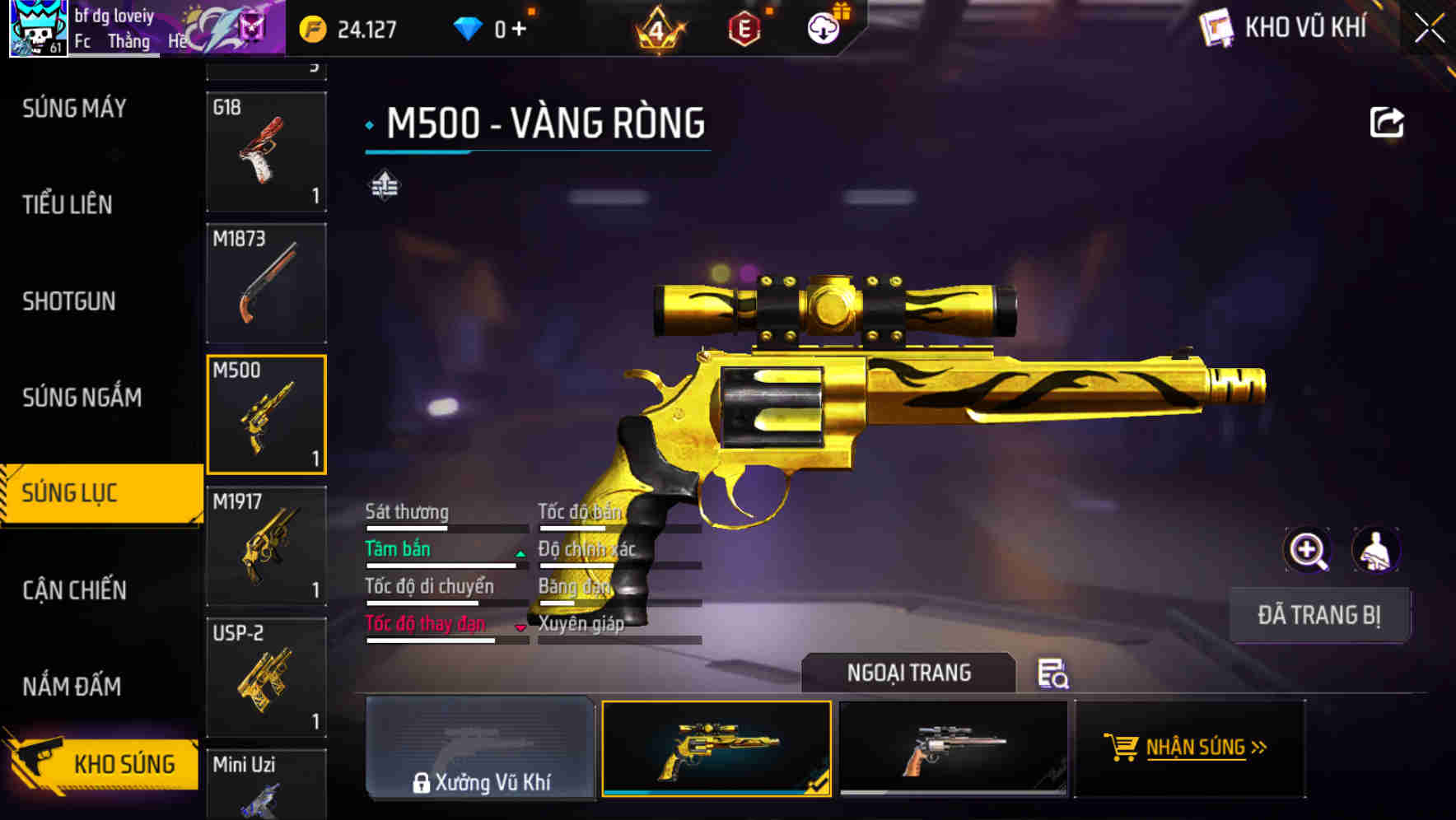Viewport: 1456px width, 820px height.
Task: Click the magnifier zoom icon near the weapon
Action: point(1305,550)
